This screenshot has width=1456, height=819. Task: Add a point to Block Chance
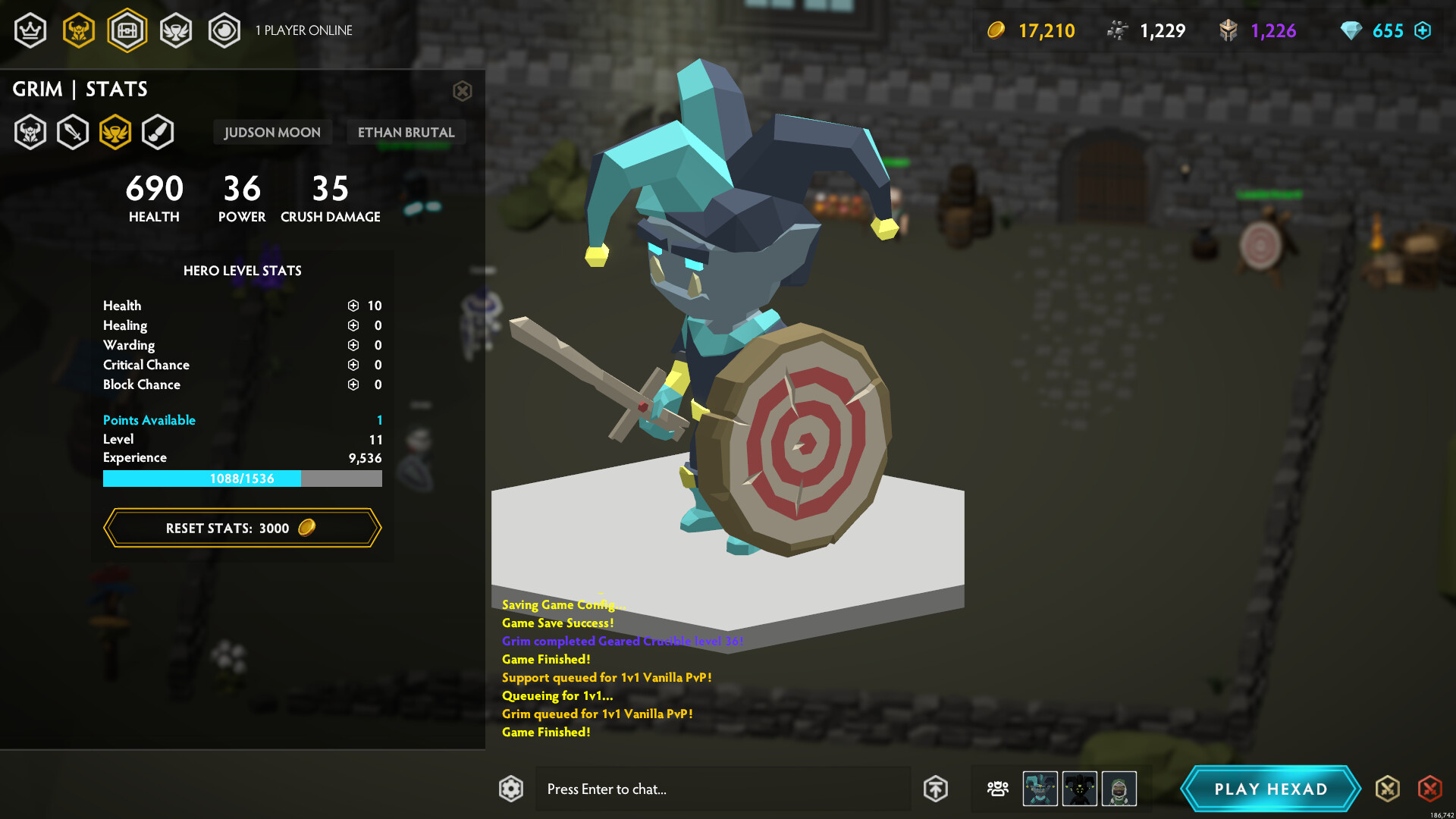[x=352, y=384]
